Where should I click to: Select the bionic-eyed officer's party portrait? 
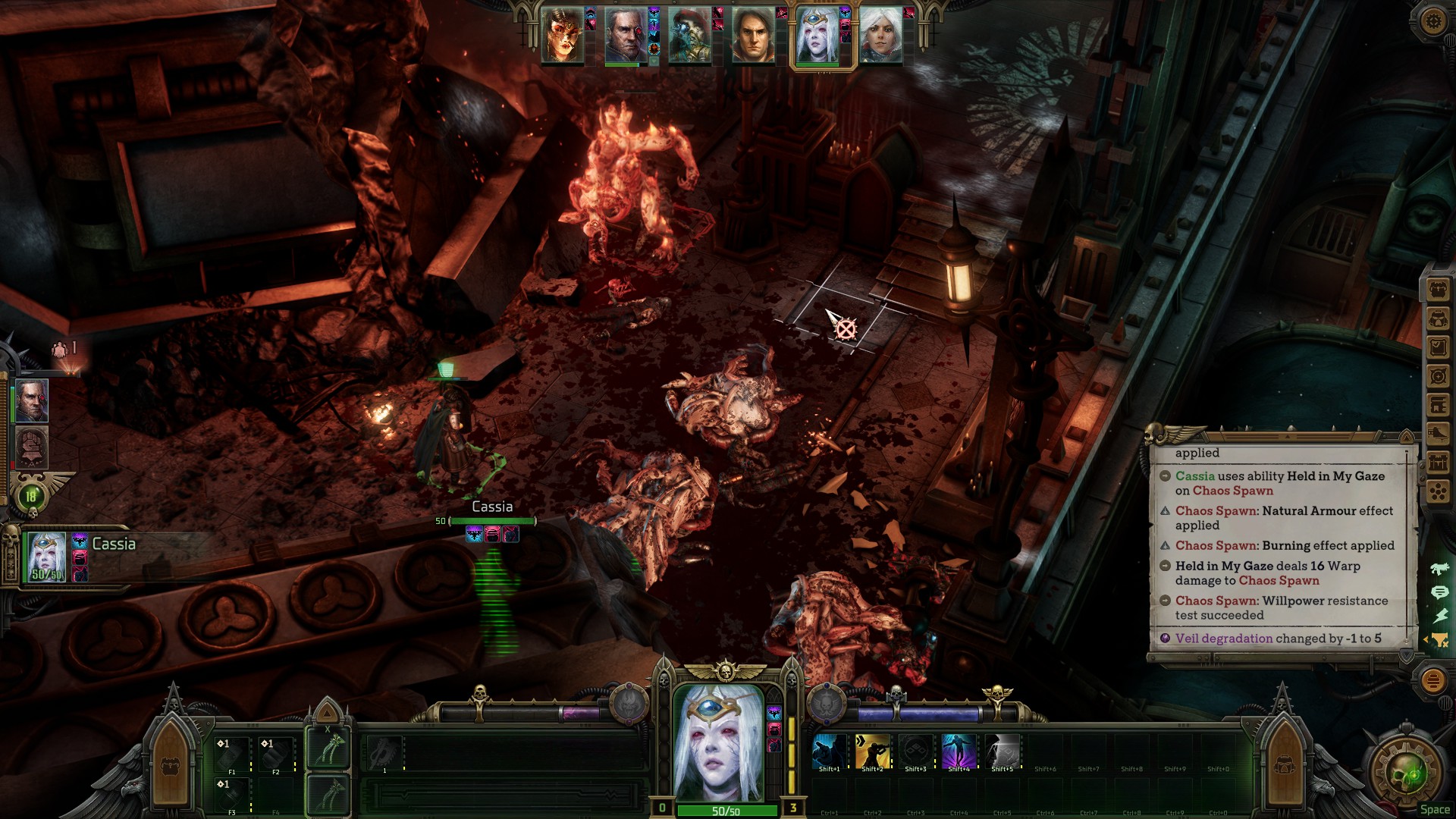click(626, 36)
